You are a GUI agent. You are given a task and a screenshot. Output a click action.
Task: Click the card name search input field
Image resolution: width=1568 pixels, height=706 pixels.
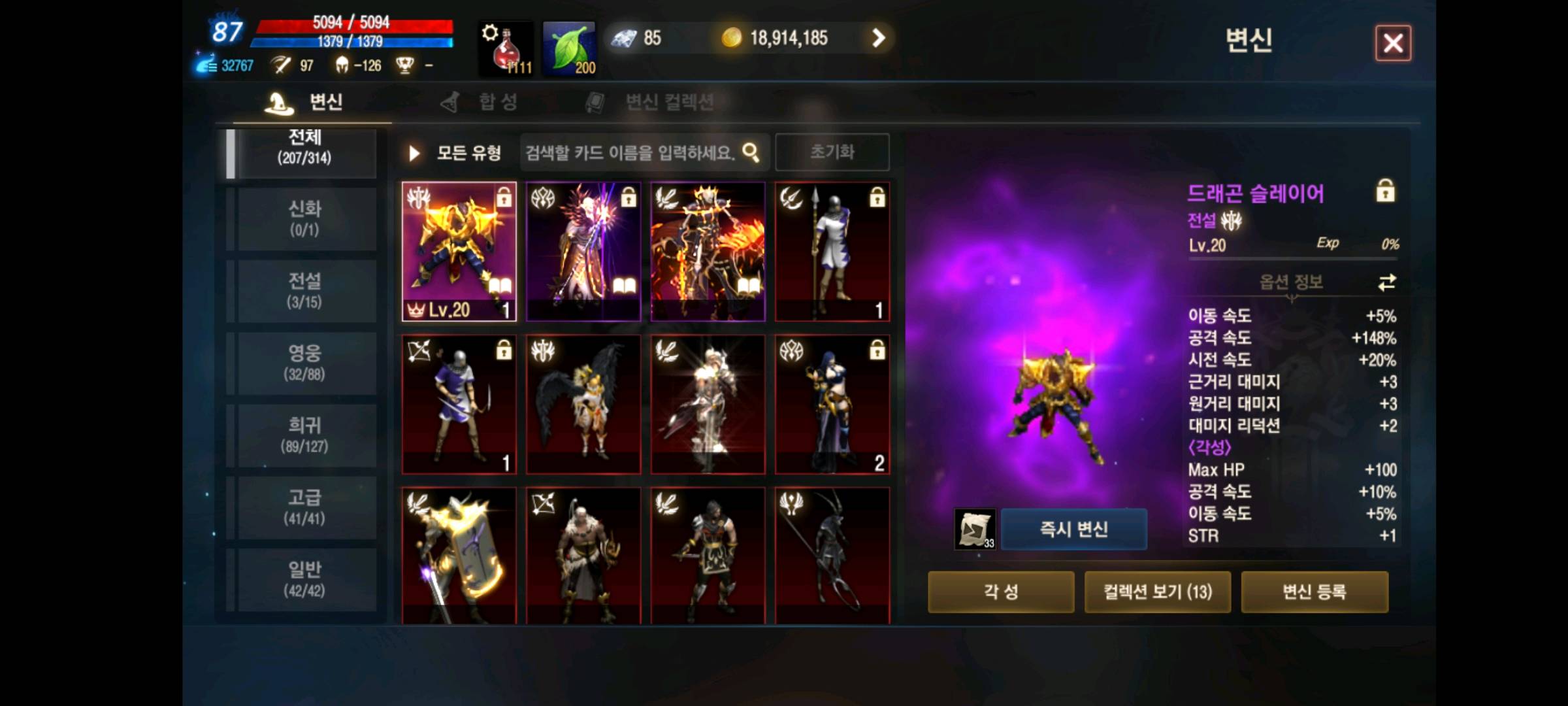tap(627, 152)
